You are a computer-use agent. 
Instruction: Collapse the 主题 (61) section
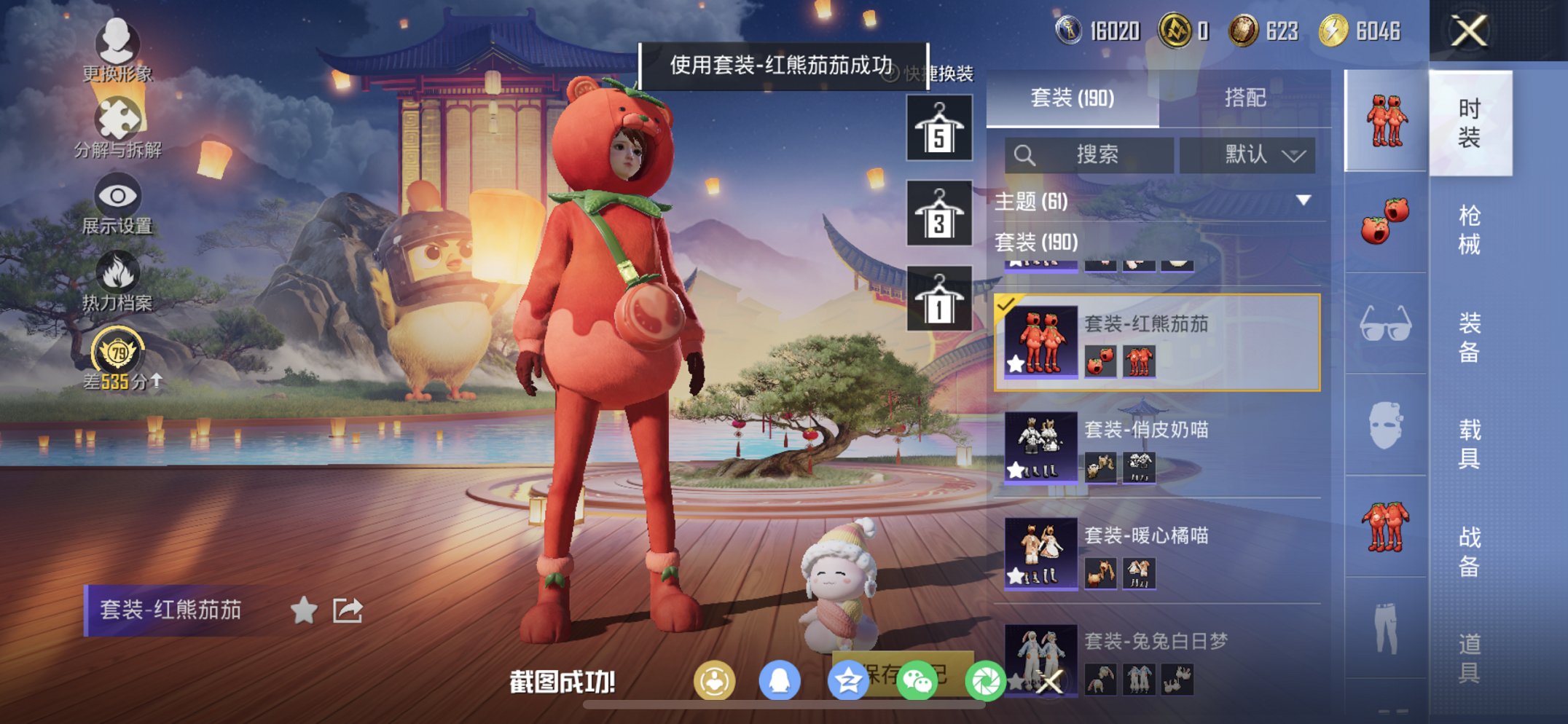pyautogui.click(x=1301, y=202)
